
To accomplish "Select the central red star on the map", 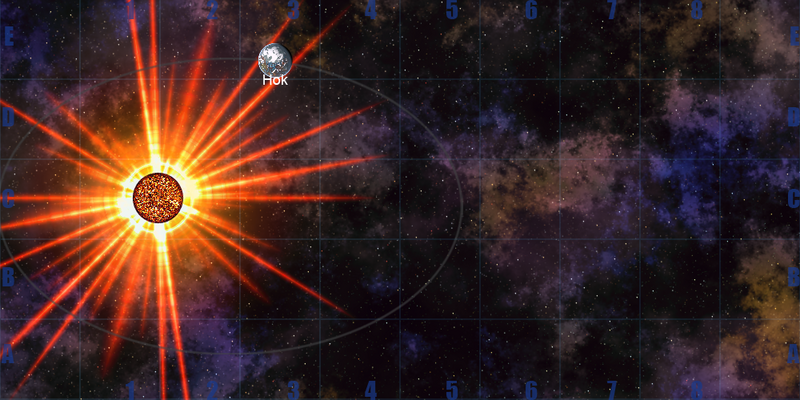I will pyautogui.click(x=158, y=197).
